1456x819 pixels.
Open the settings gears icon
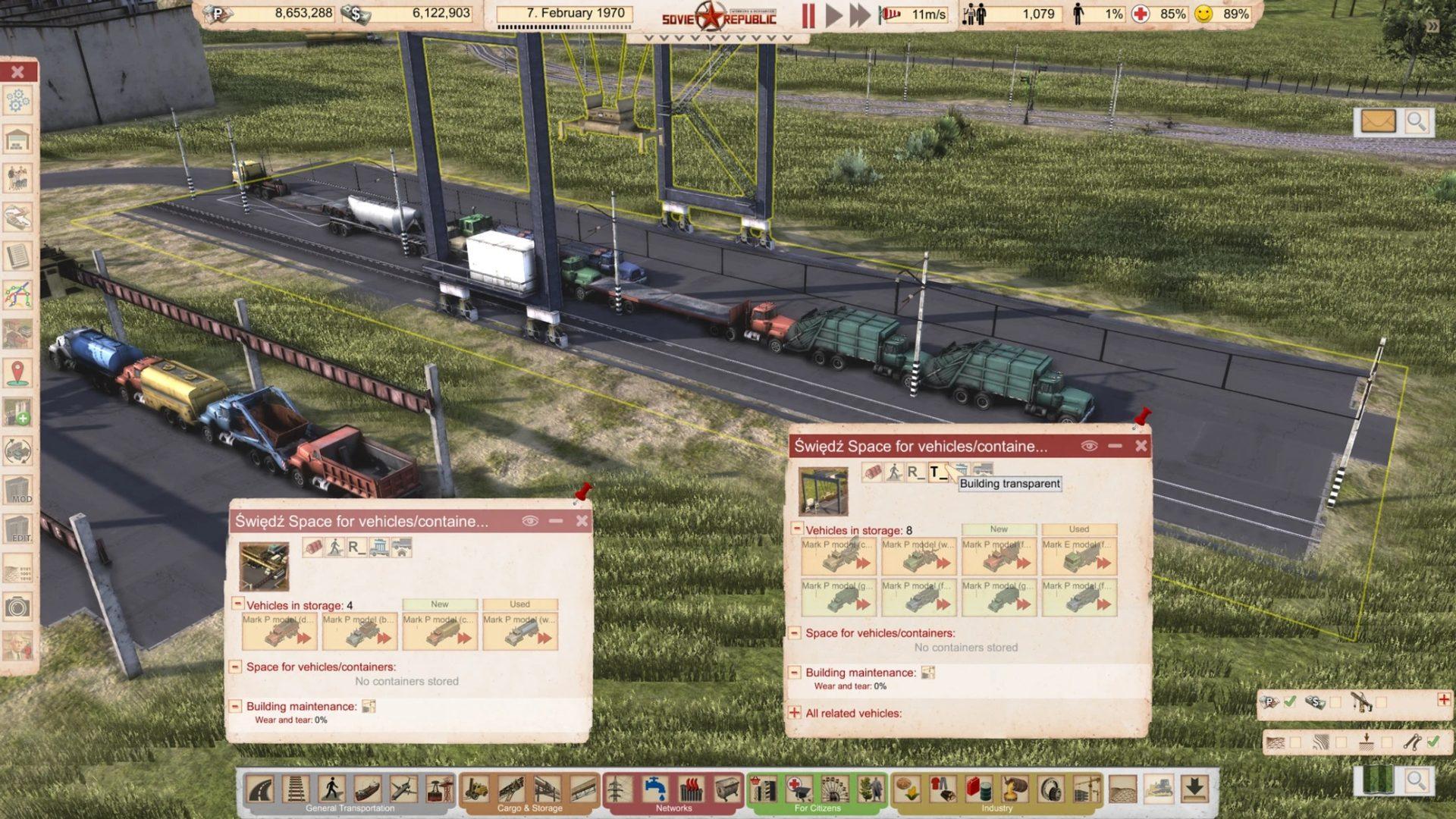point(18,101)
